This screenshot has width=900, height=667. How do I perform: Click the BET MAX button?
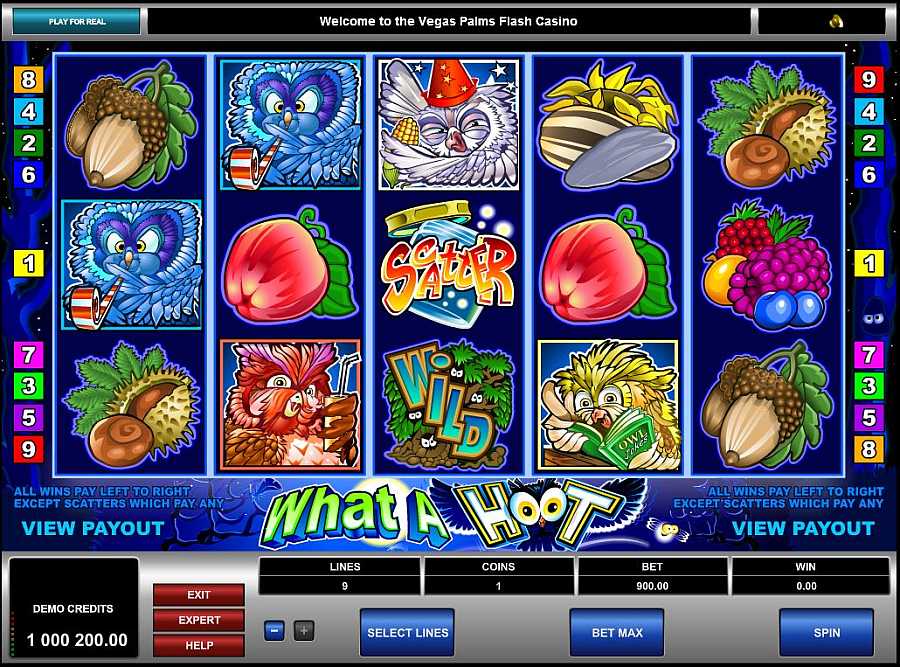pos(616,632)
